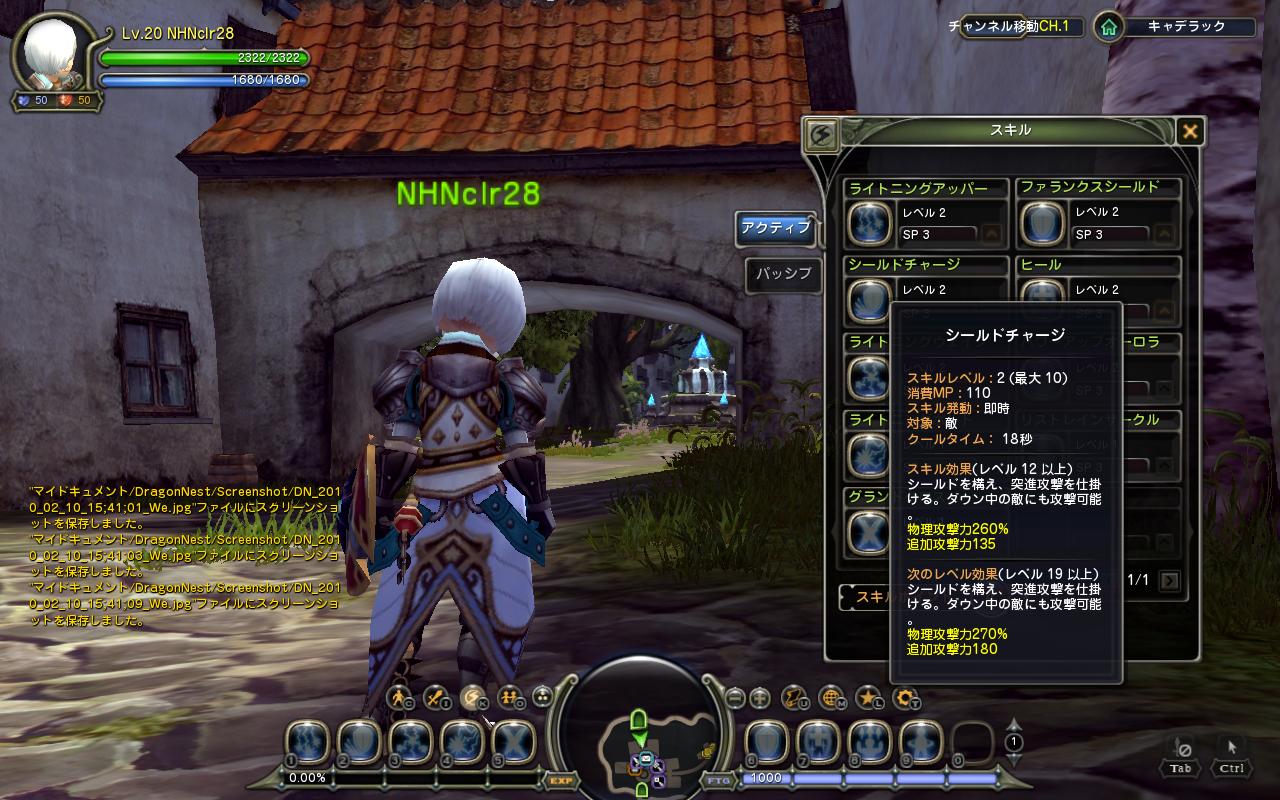This screenshot has width=1280, height=800.
Task: Go to the next skill list page
Action: pos(1169,580)
